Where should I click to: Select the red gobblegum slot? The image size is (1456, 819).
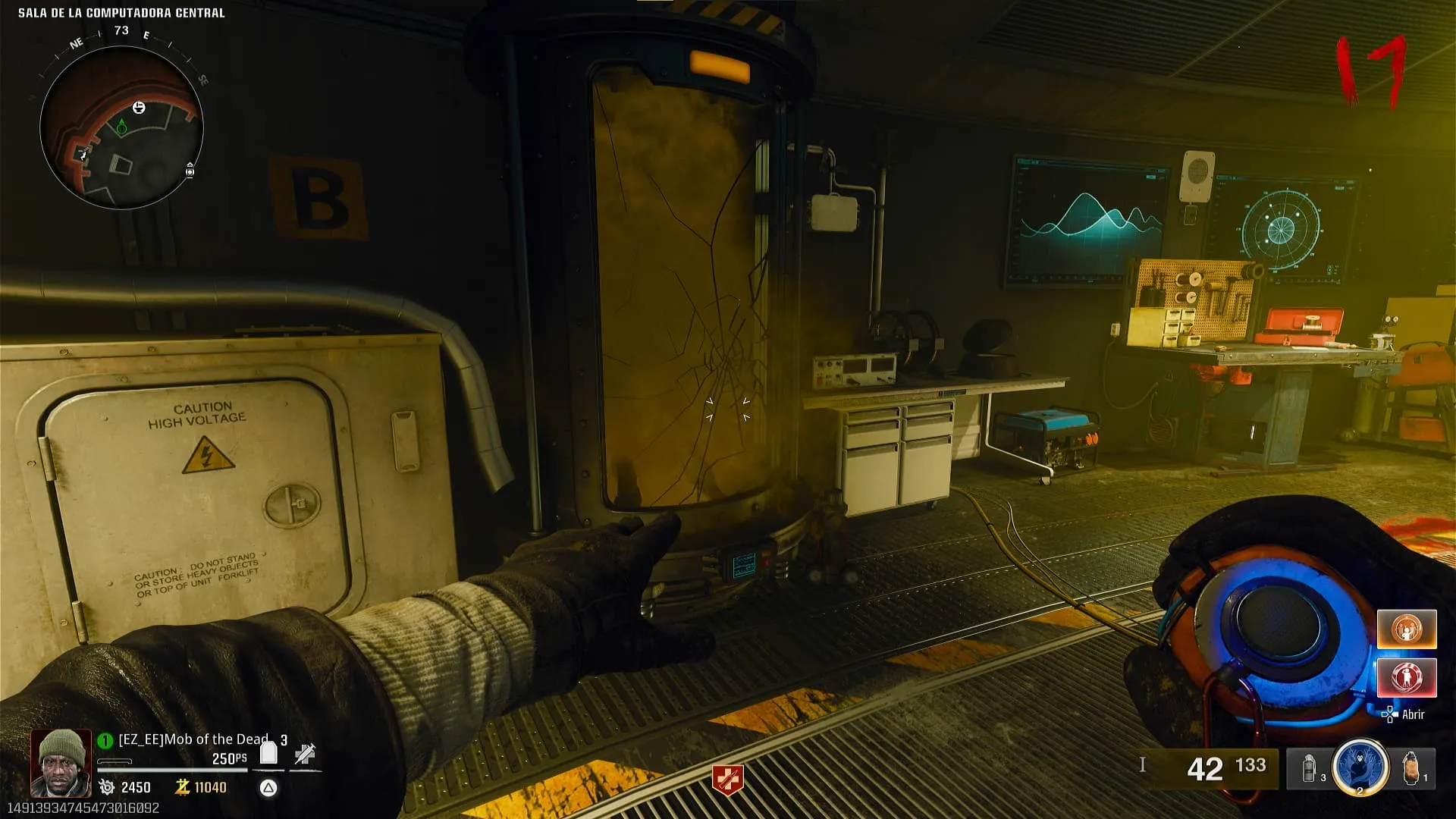tap(1406, 677)
